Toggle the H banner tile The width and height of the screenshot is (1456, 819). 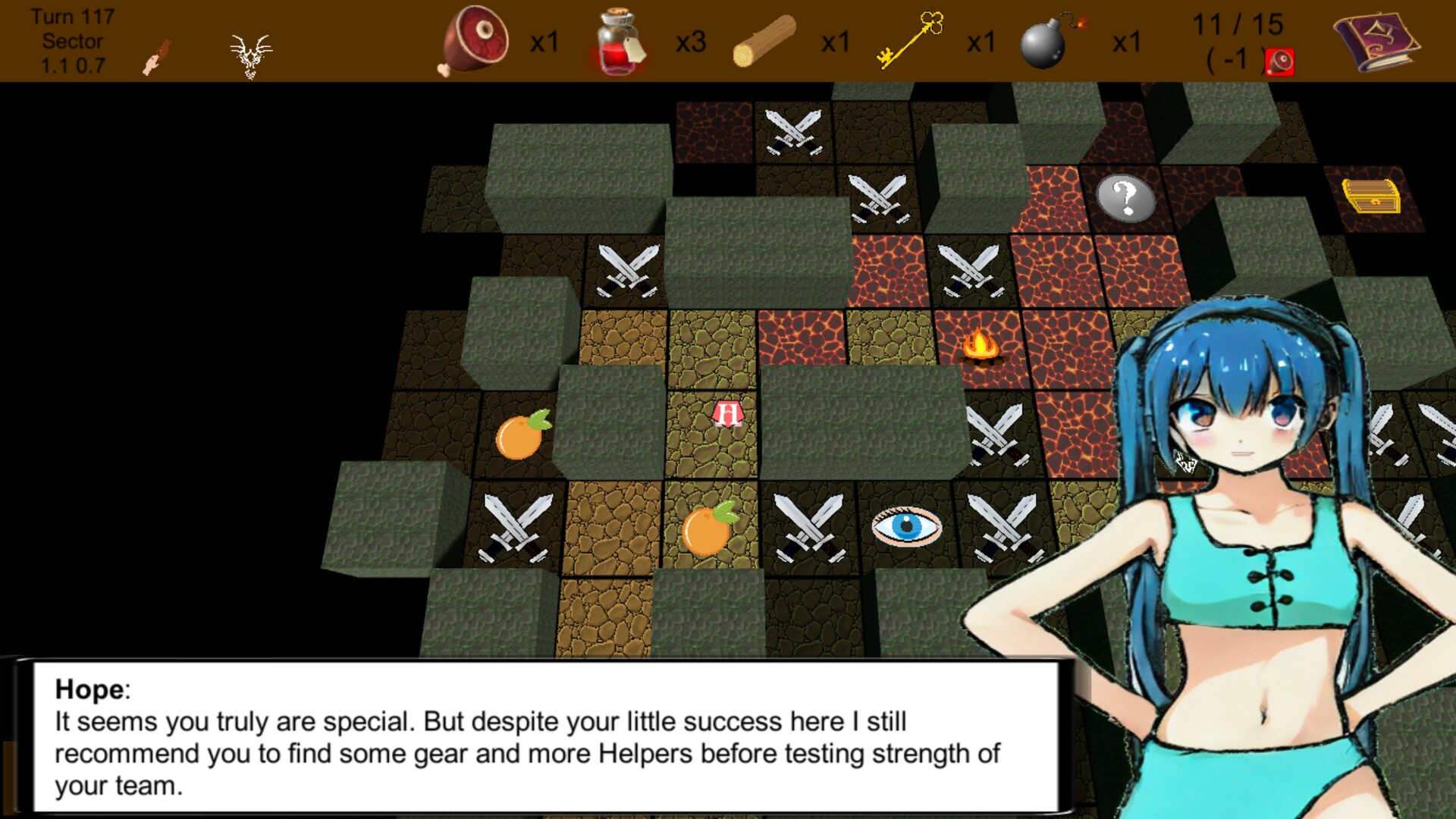coord(726,414)
